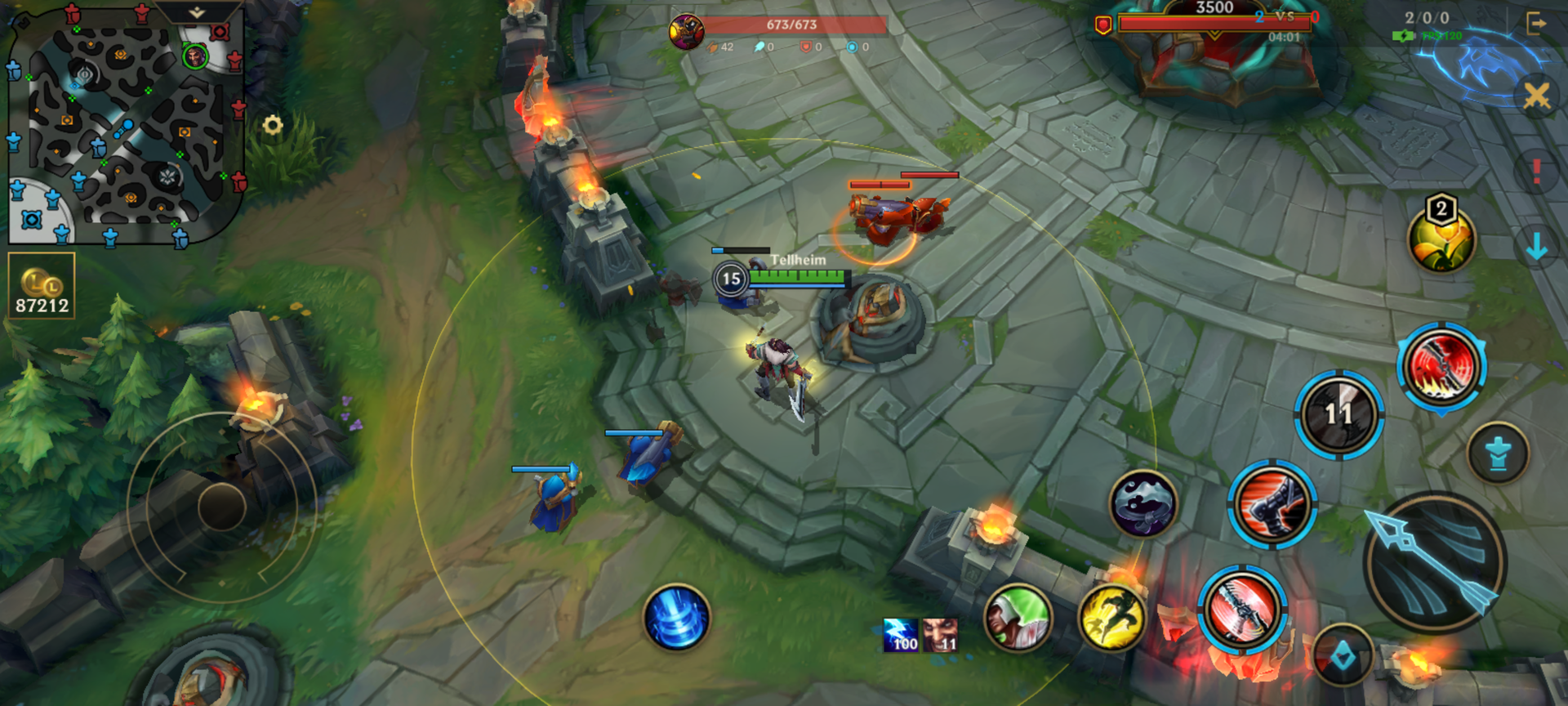The width and height of the screenshot is (1568, 706).
Task: Activate the grey ghostly mask item
Action: pos(1143,503)
